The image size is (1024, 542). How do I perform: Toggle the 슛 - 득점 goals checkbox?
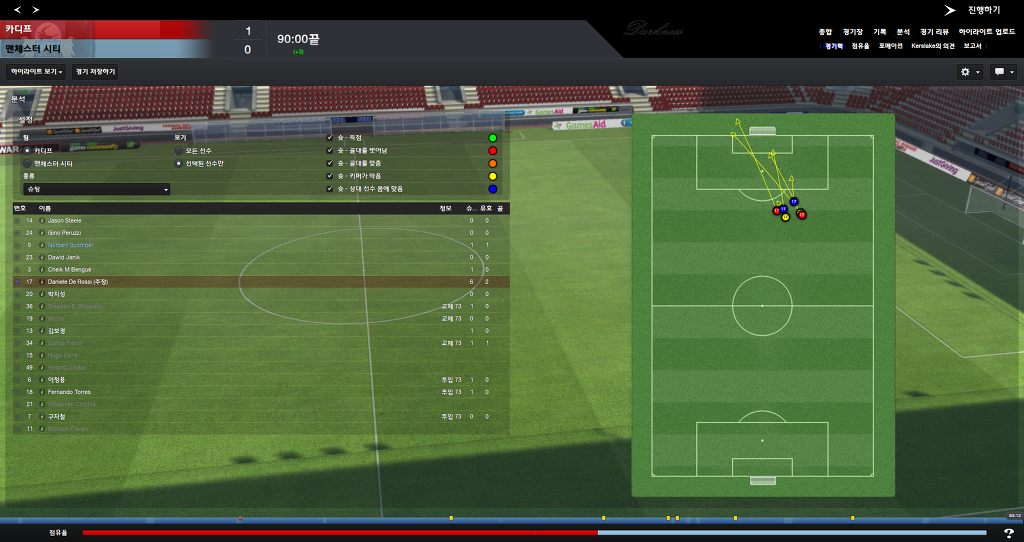coord(330,137)
